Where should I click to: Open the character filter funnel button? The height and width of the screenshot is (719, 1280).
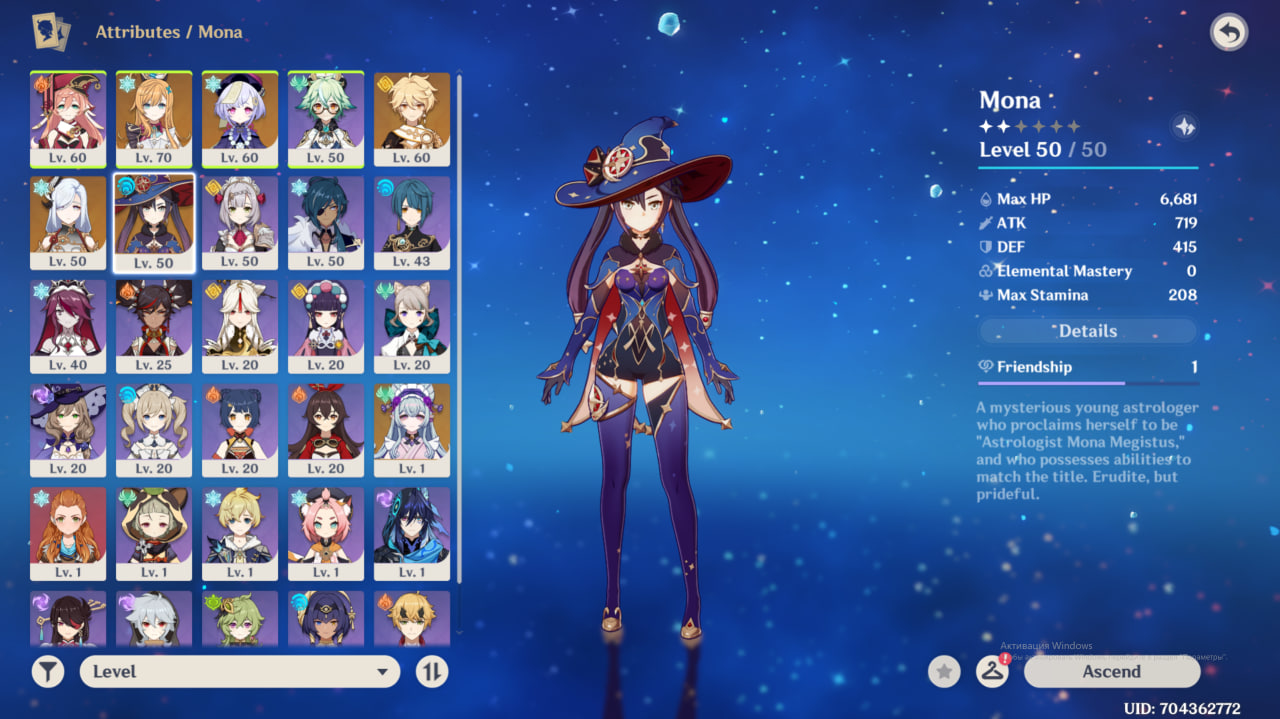point(48,672)
